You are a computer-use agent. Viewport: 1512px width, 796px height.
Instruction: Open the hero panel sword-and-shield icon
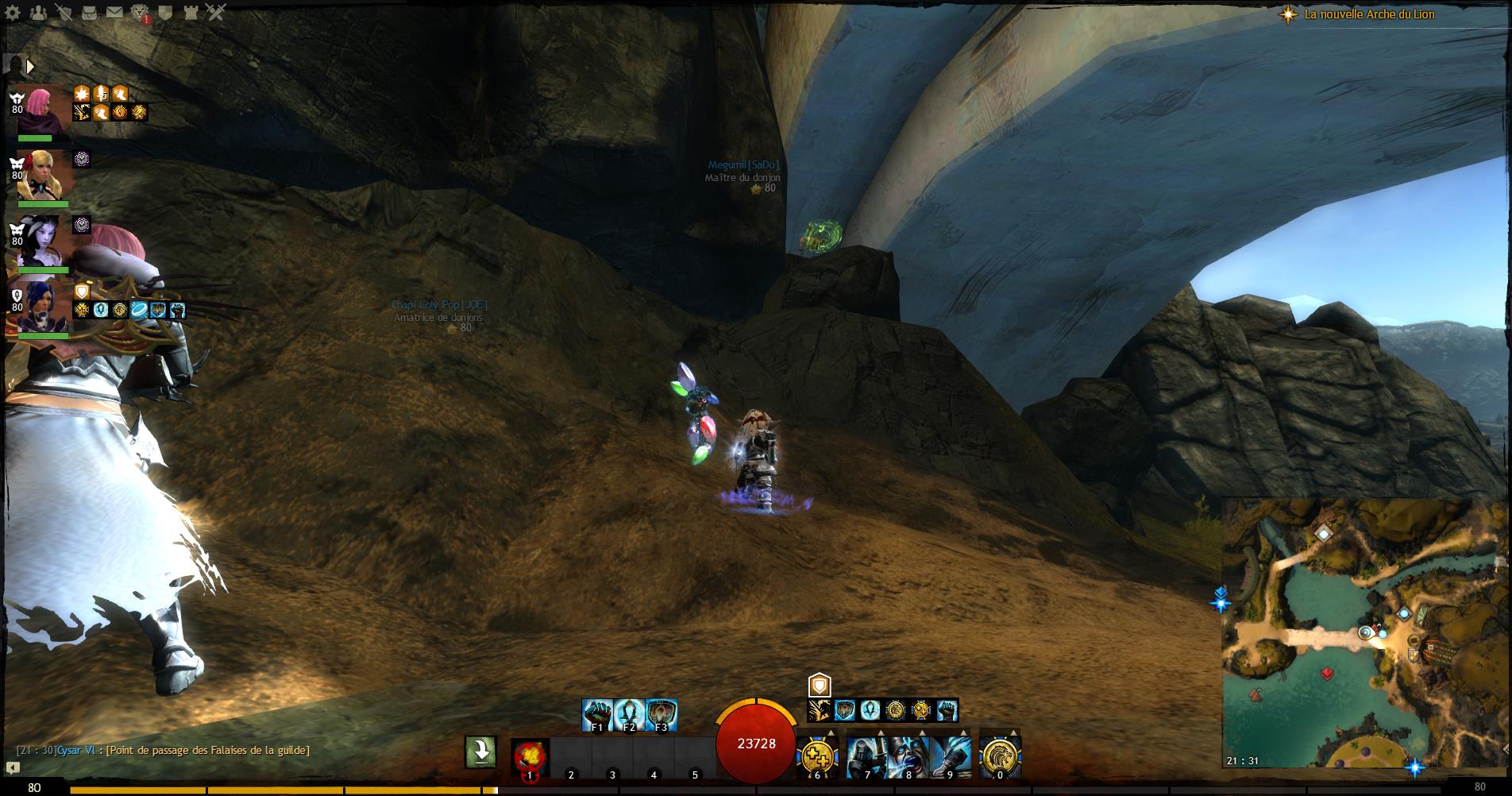pyautogui.click(x=64, y=12)
